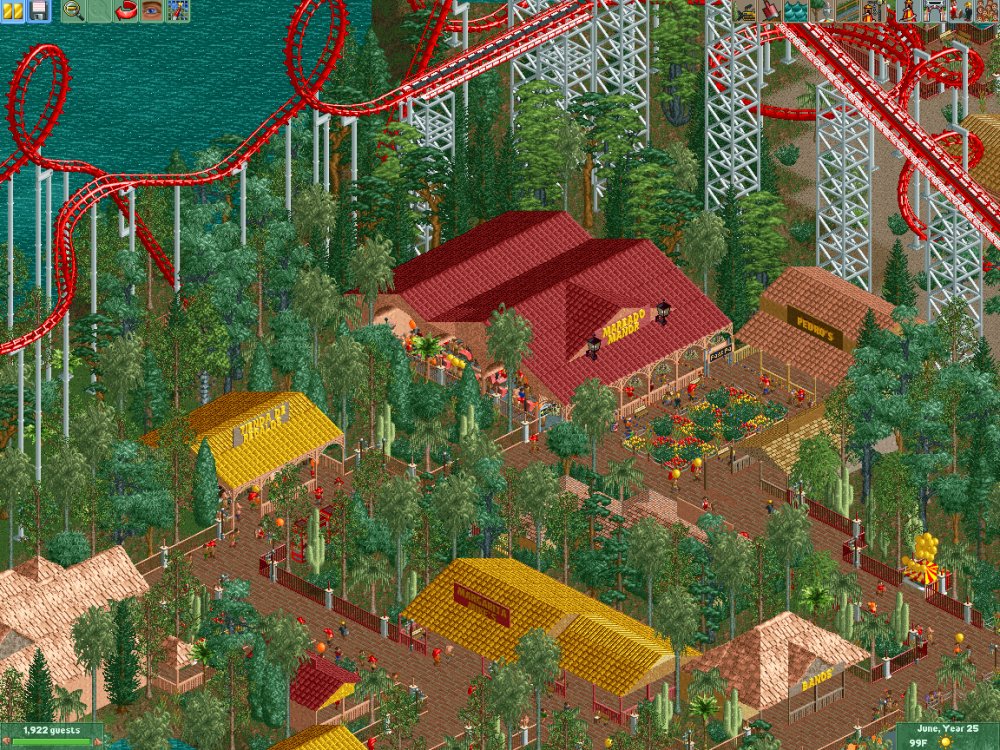Viewport: 1000px width, 750px height.
Task: Select the bulldozer clear scenery tool
Action: (x=747, y=11)
